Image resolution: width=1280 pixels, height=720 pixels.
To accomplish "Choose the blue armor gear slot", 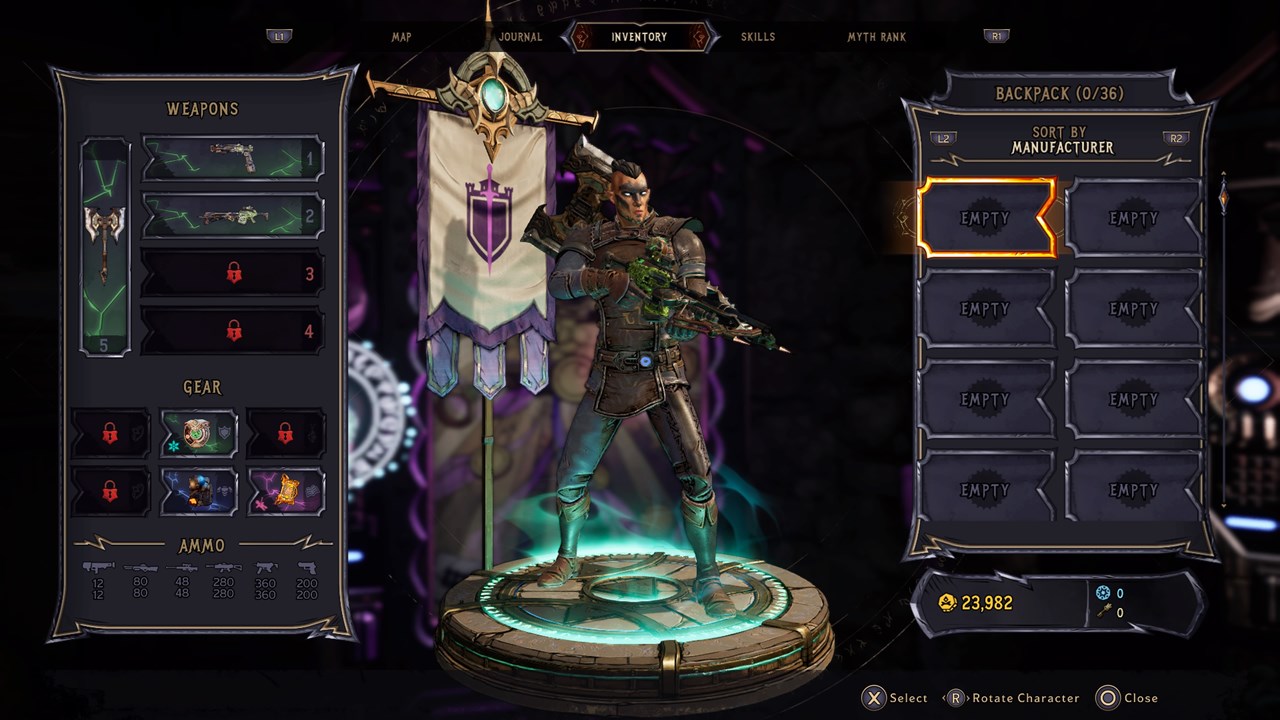I will click(x=199, y=491).
